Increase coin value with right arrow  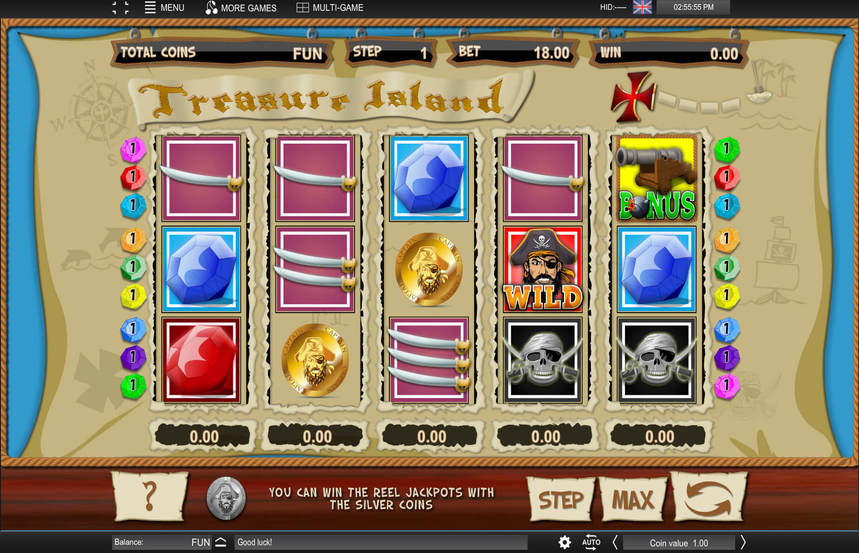743,543
